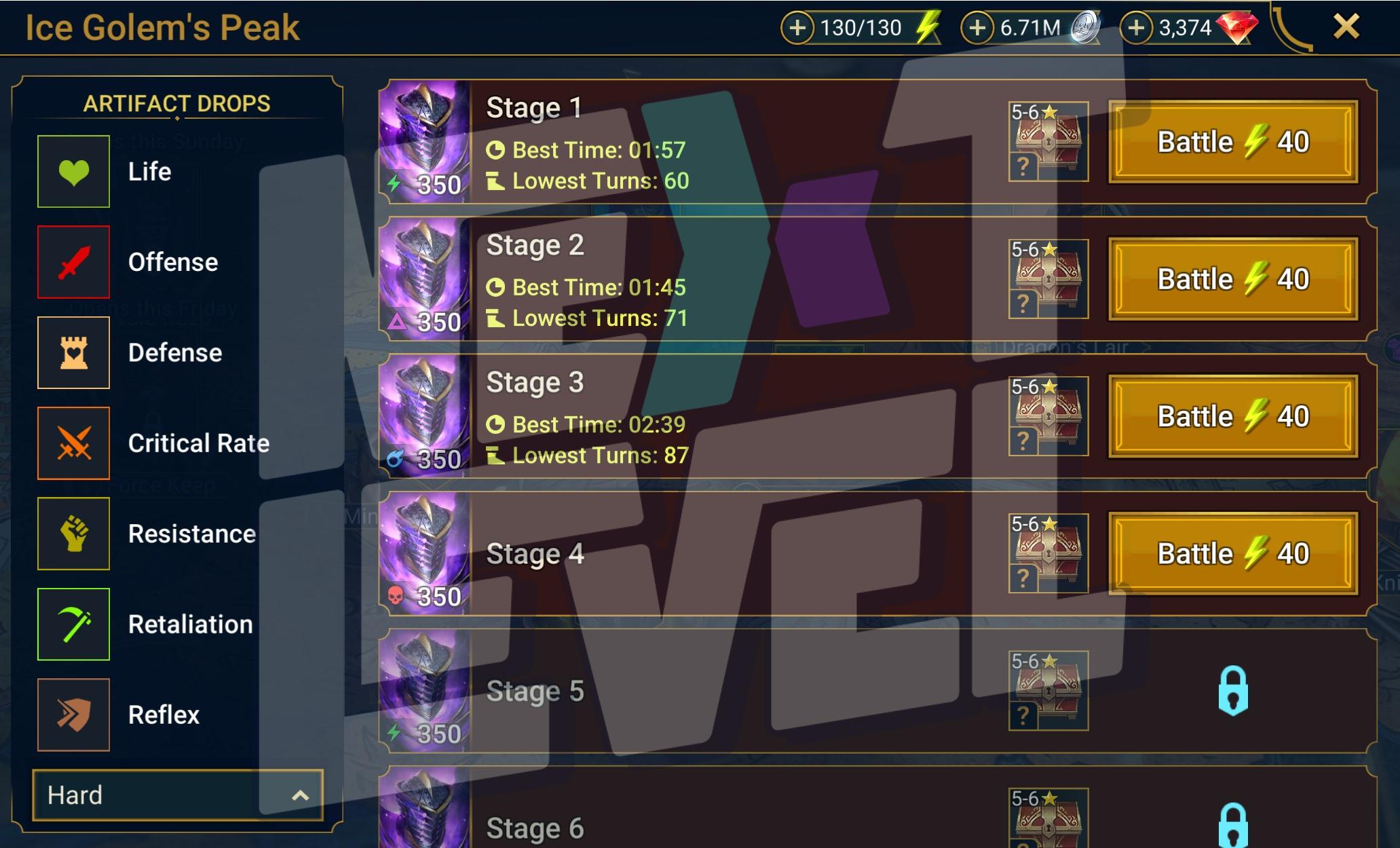The image size is (1400, 848).
Task: Collapse the Hard difficulty dropdown
Action: click(x=176, y=795)
